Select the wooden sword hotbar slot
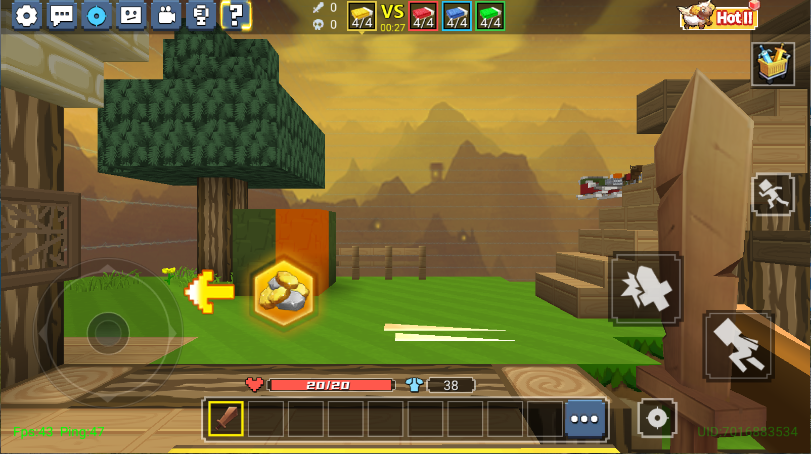Viewport: 811px width, 454px height. 226,419
